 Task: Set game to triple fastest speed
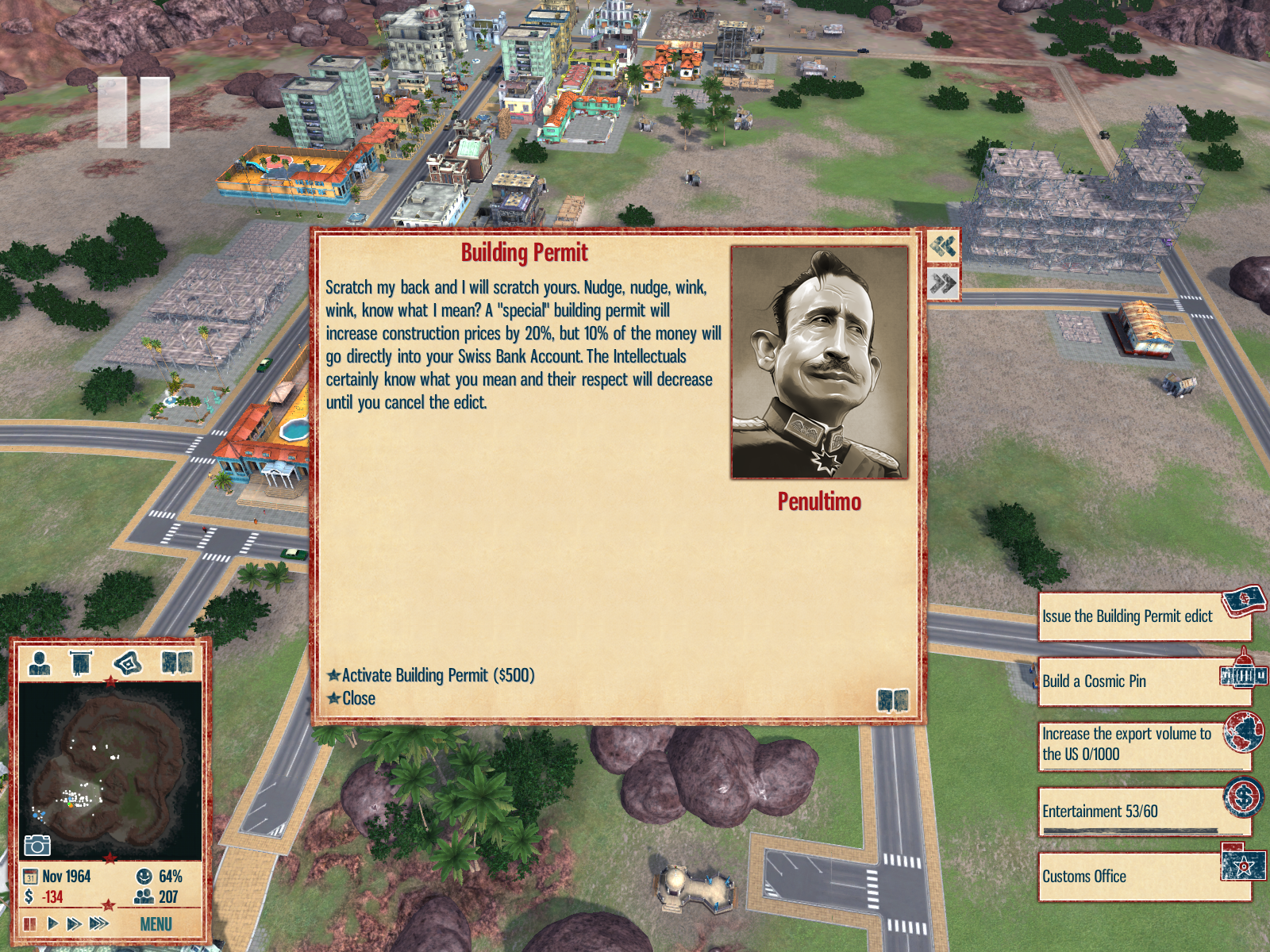pyautogui.click(x=99, y=923)
